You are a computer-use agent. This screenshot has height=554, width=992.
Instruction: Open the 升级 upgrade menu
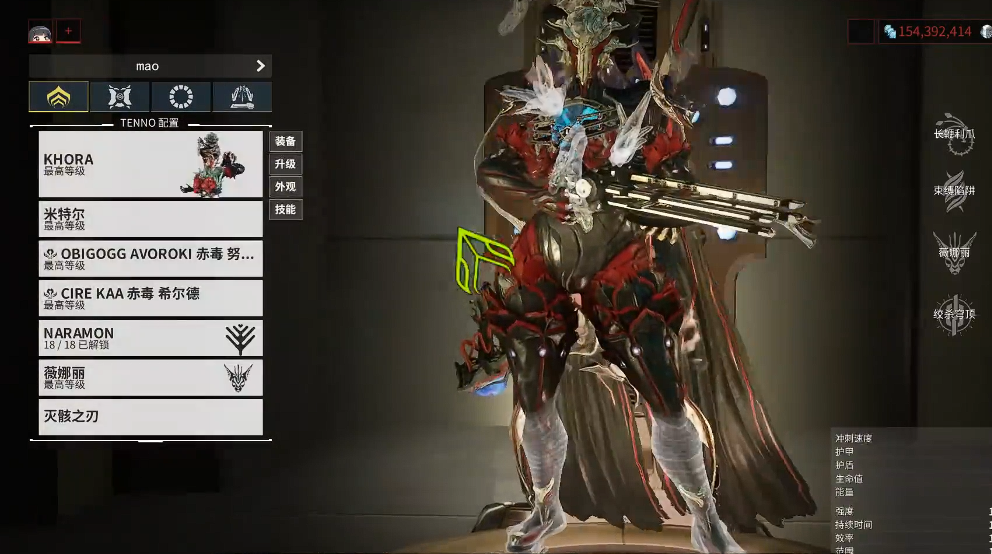(286, 164)
